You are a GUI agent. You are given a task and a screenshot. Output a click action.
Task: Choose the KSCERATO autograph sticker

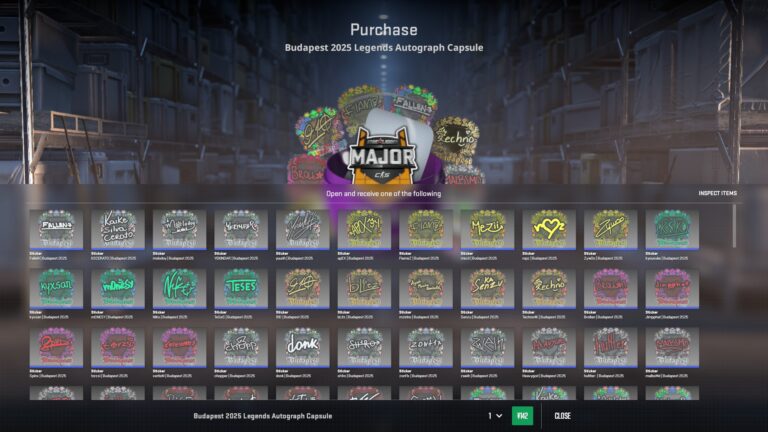pos(118,229)
